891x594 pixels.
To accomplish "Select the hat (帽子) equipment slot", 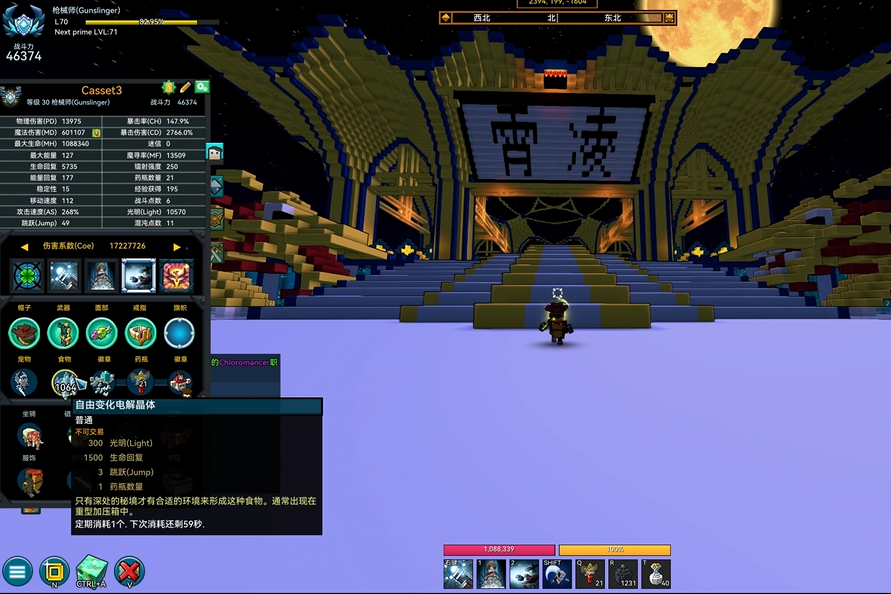I will pos(24,333).
